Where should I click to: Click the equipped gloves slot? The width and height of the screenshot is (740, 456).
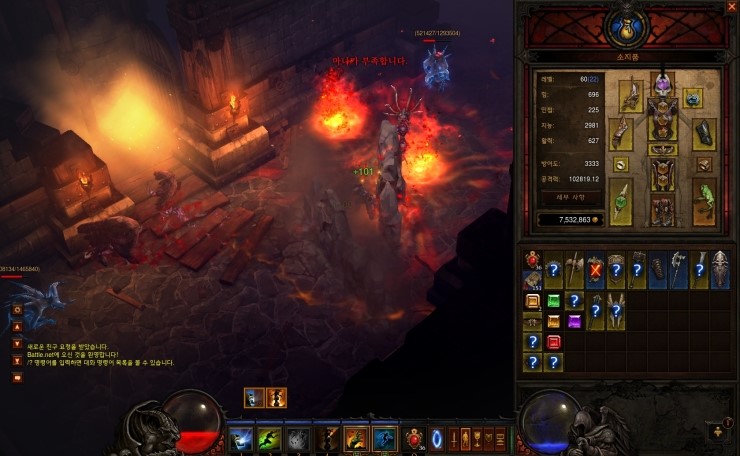point(620,133)
